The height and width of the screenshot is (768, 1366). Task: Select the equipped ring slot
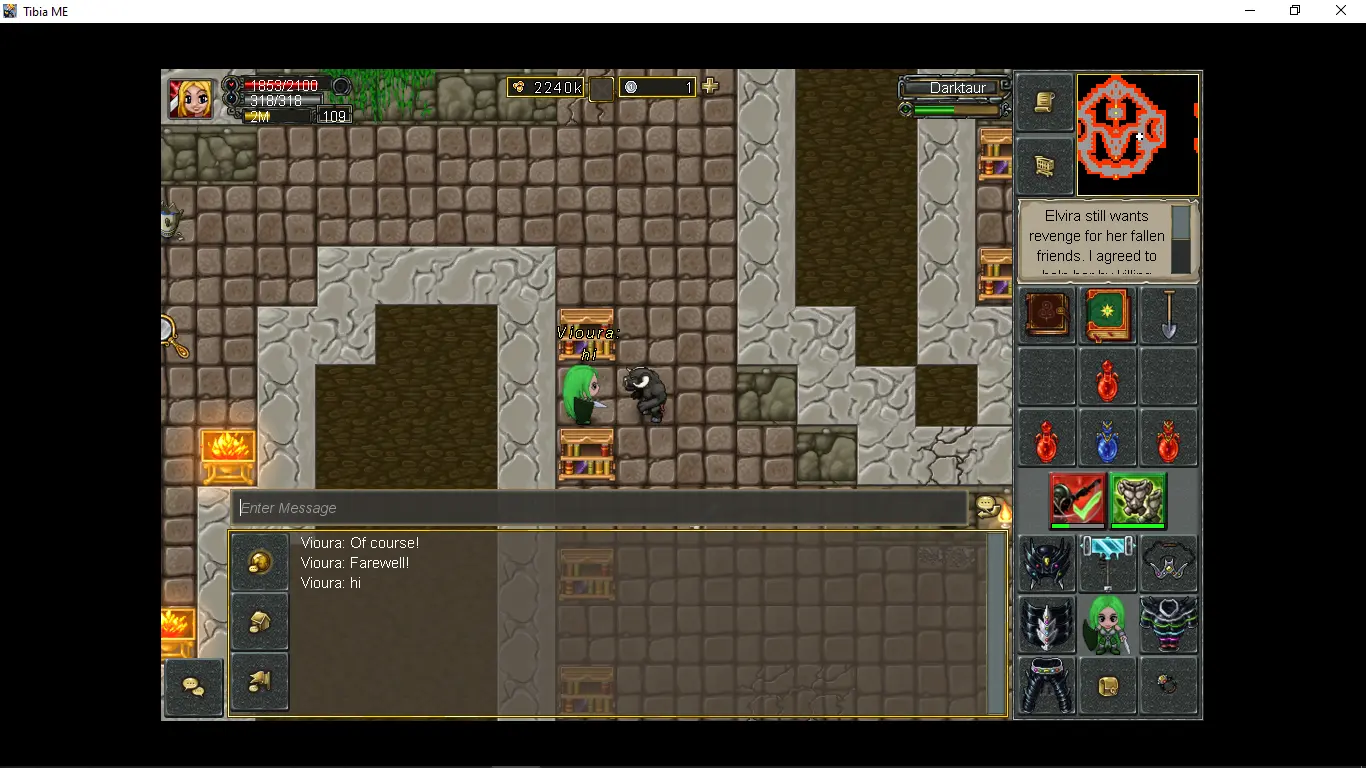click(1168, 685)
